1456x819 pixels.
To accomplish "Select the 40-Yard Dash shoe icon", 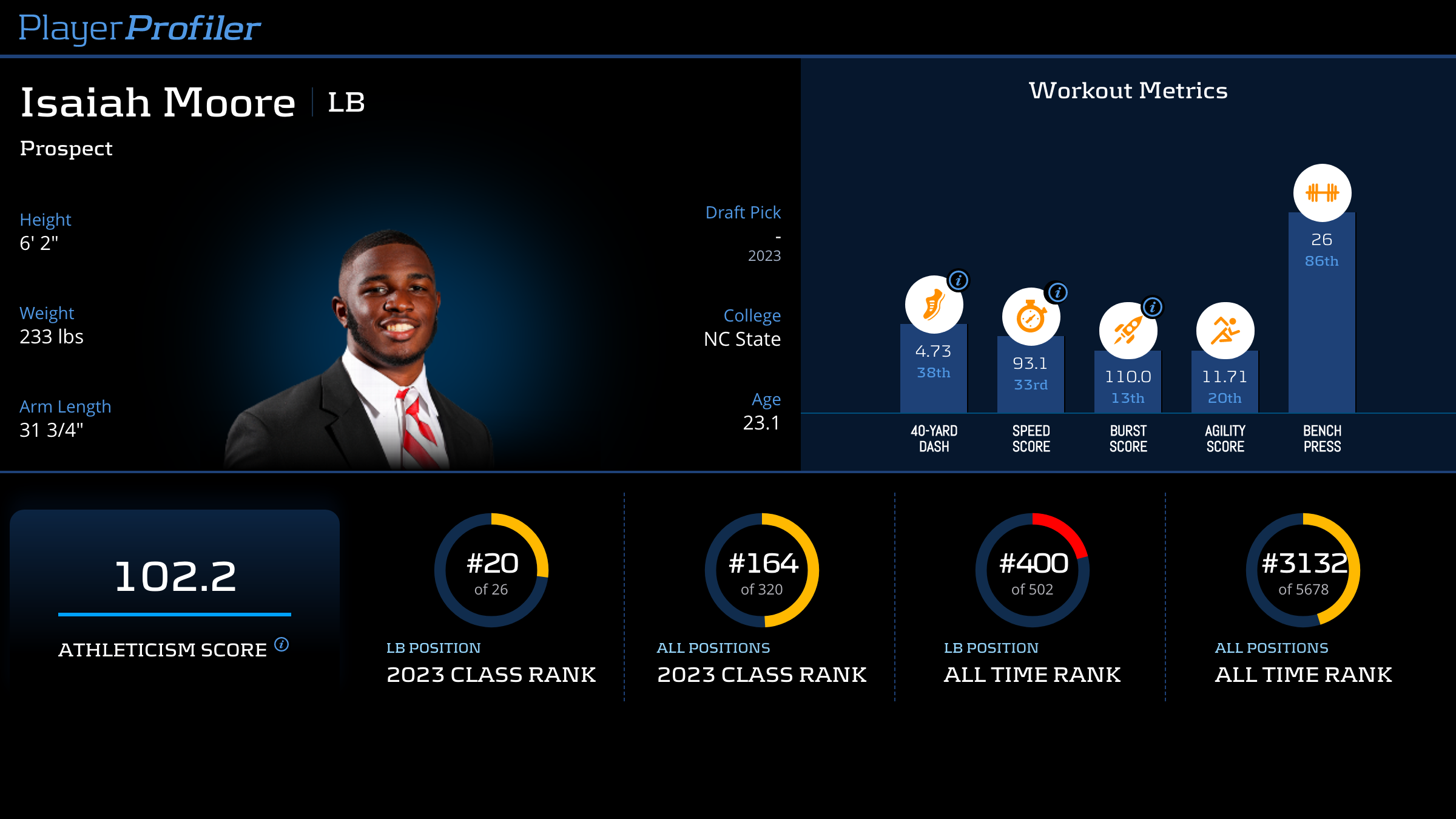I will (933, 305).
